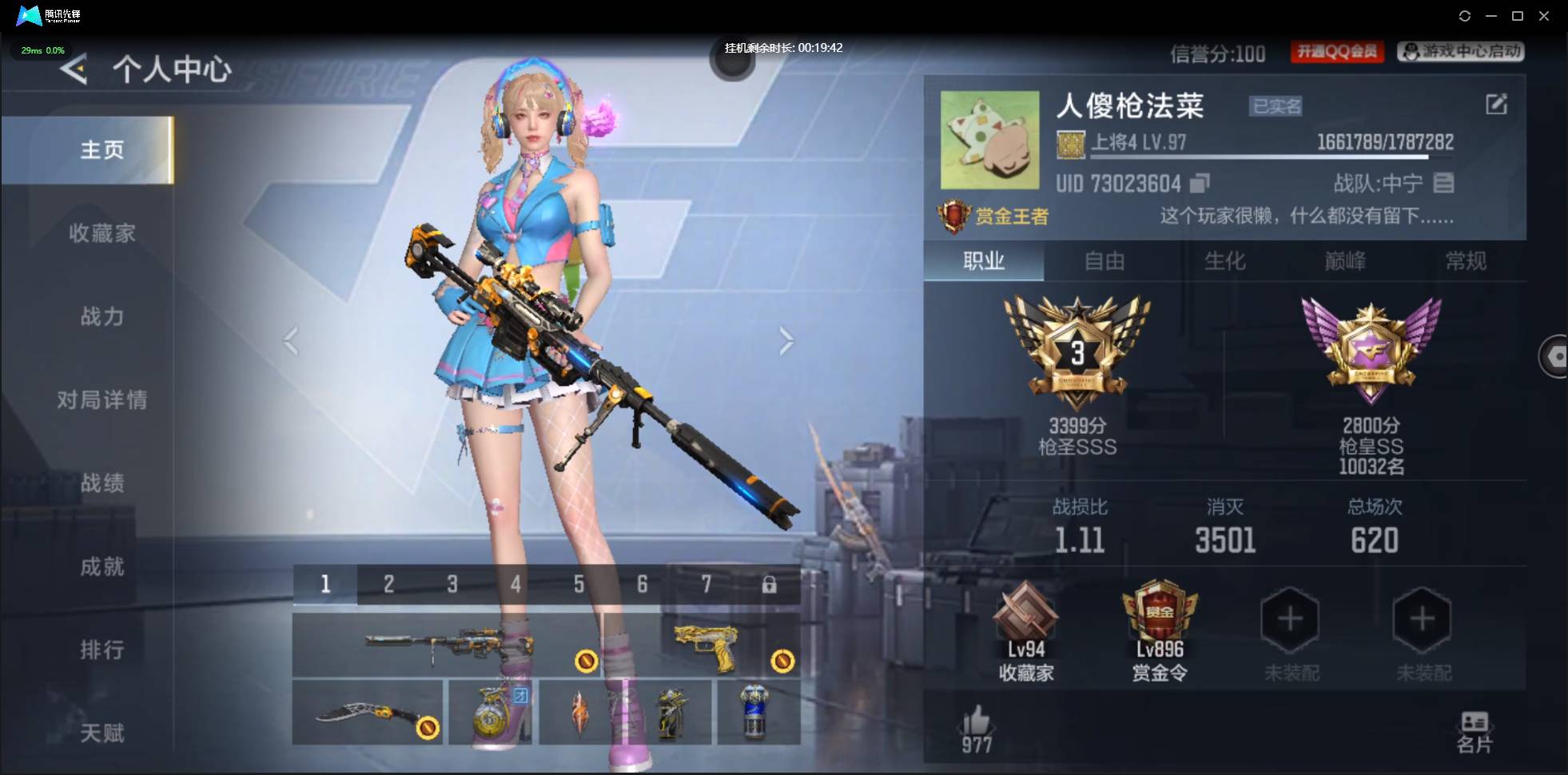Open the clan notes icon beside 战队:中宁
Viewport: 1568px width, 775px height.
click(x=1443, y=183)
